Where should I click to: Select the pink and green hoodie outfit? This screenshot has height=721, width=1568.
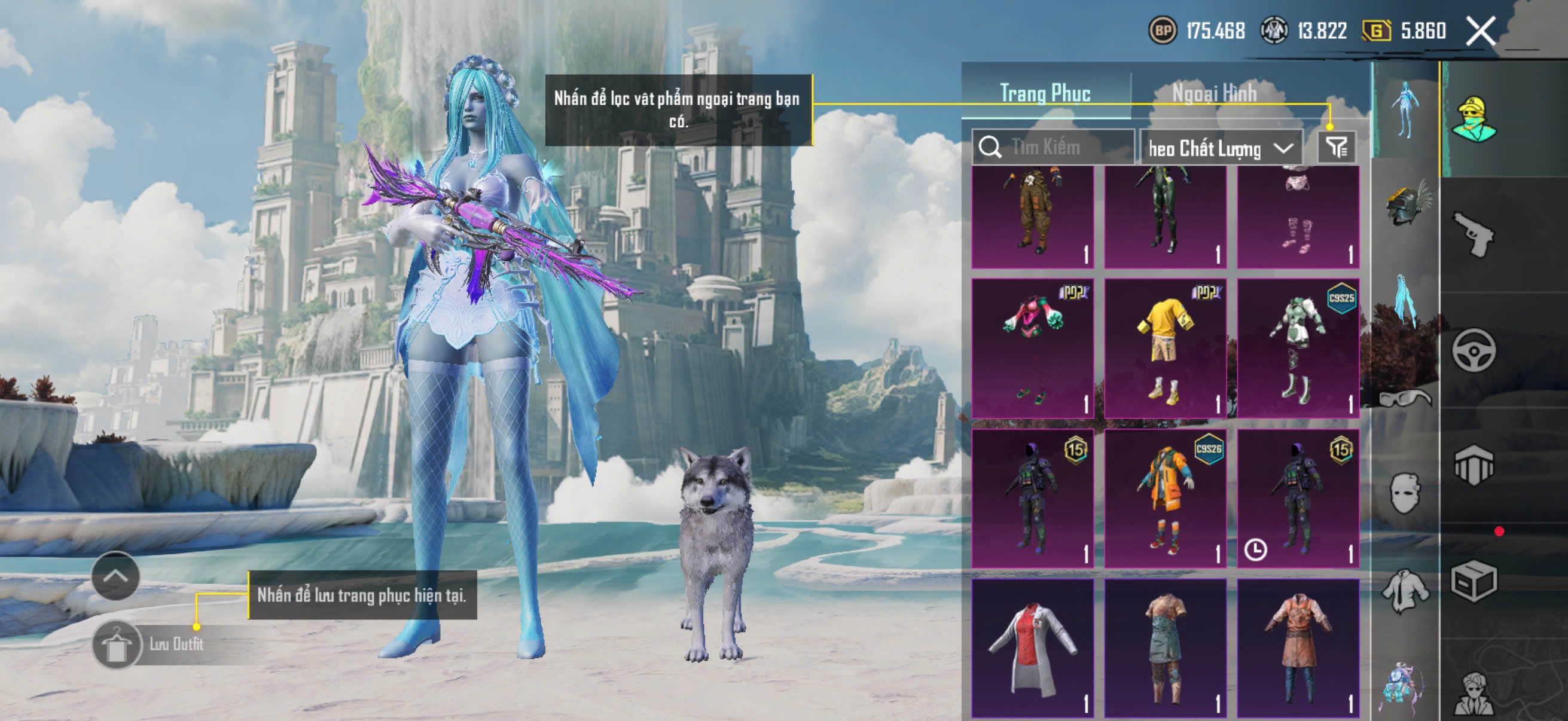(x=1032, y=348)
